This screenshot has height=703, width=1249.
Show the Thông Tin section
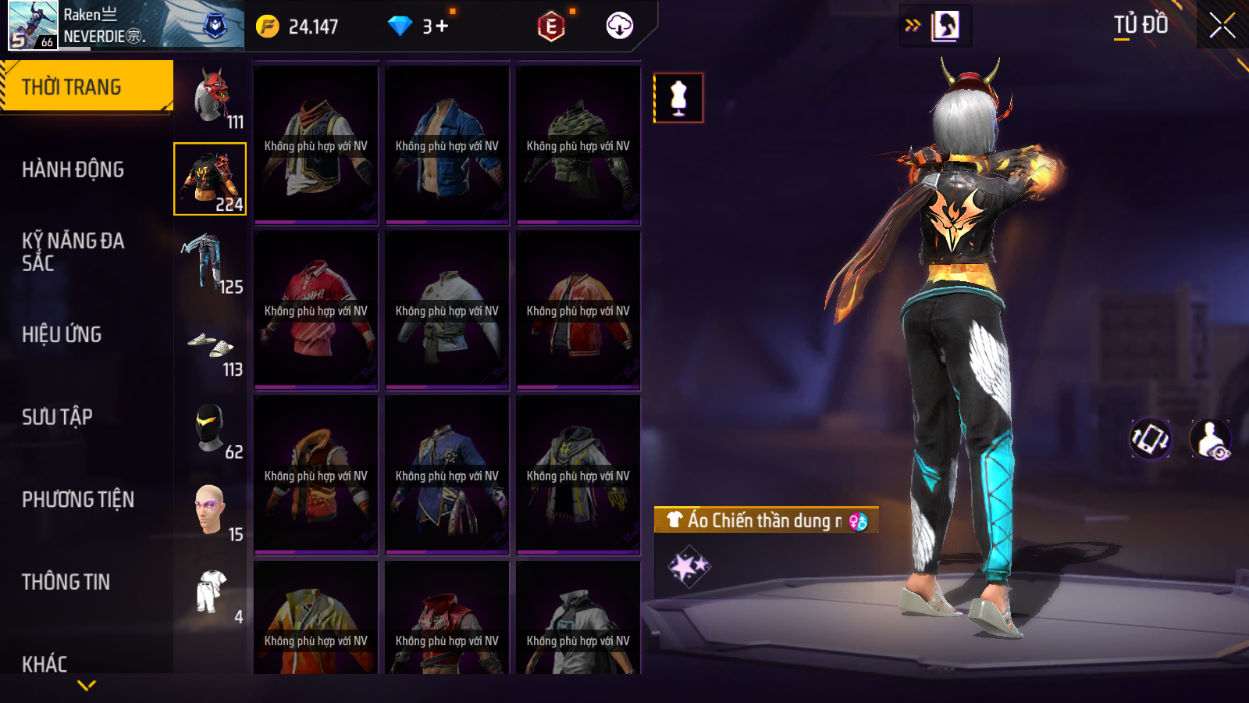[x=66, y=582]
